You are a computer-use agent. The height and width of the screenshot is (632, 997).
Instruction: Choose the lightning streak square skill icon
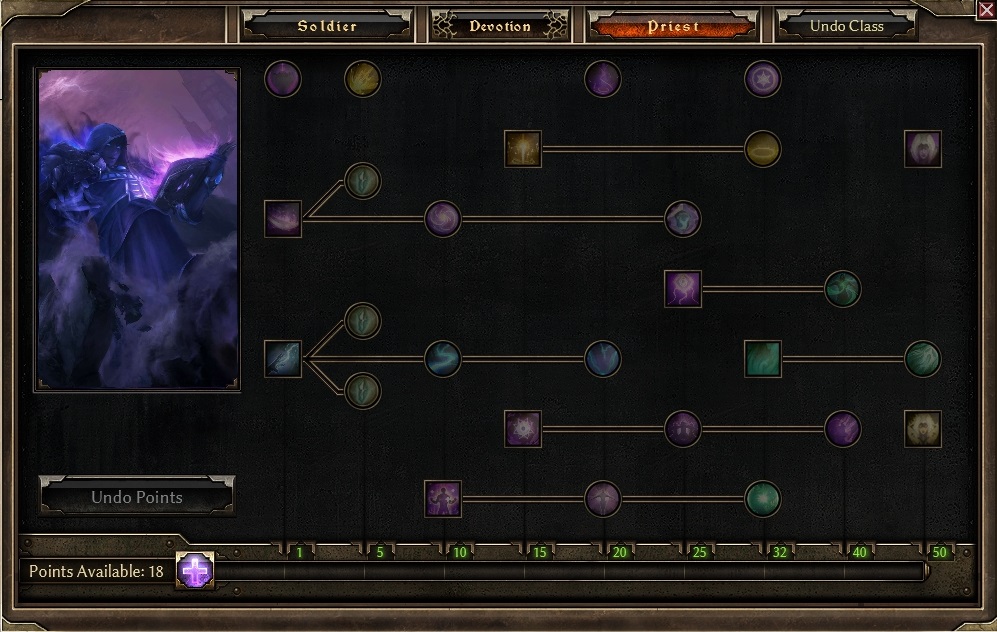coord(283,359)
